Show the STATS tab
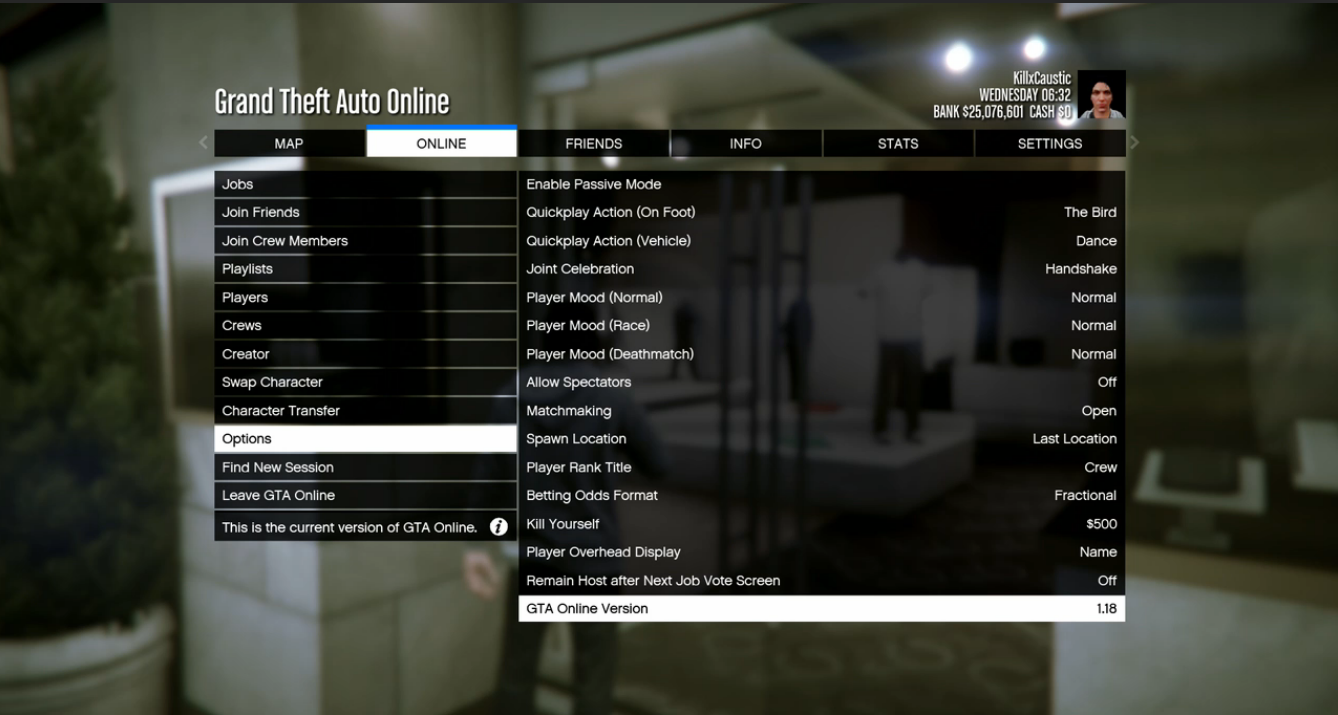 [897, 144]
